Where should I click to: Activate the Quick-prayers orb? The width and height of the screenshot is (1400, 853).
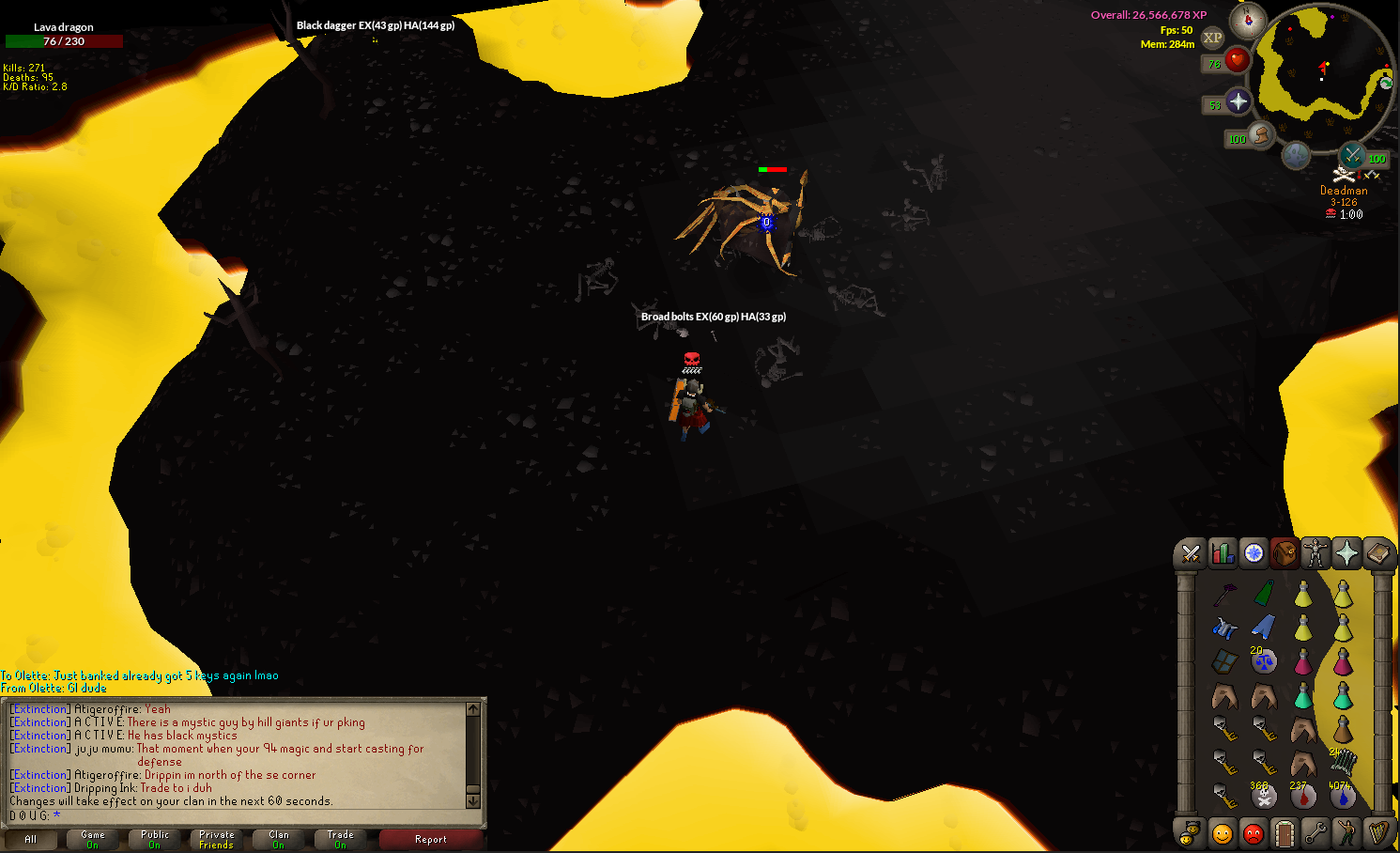pos(1238,102)
